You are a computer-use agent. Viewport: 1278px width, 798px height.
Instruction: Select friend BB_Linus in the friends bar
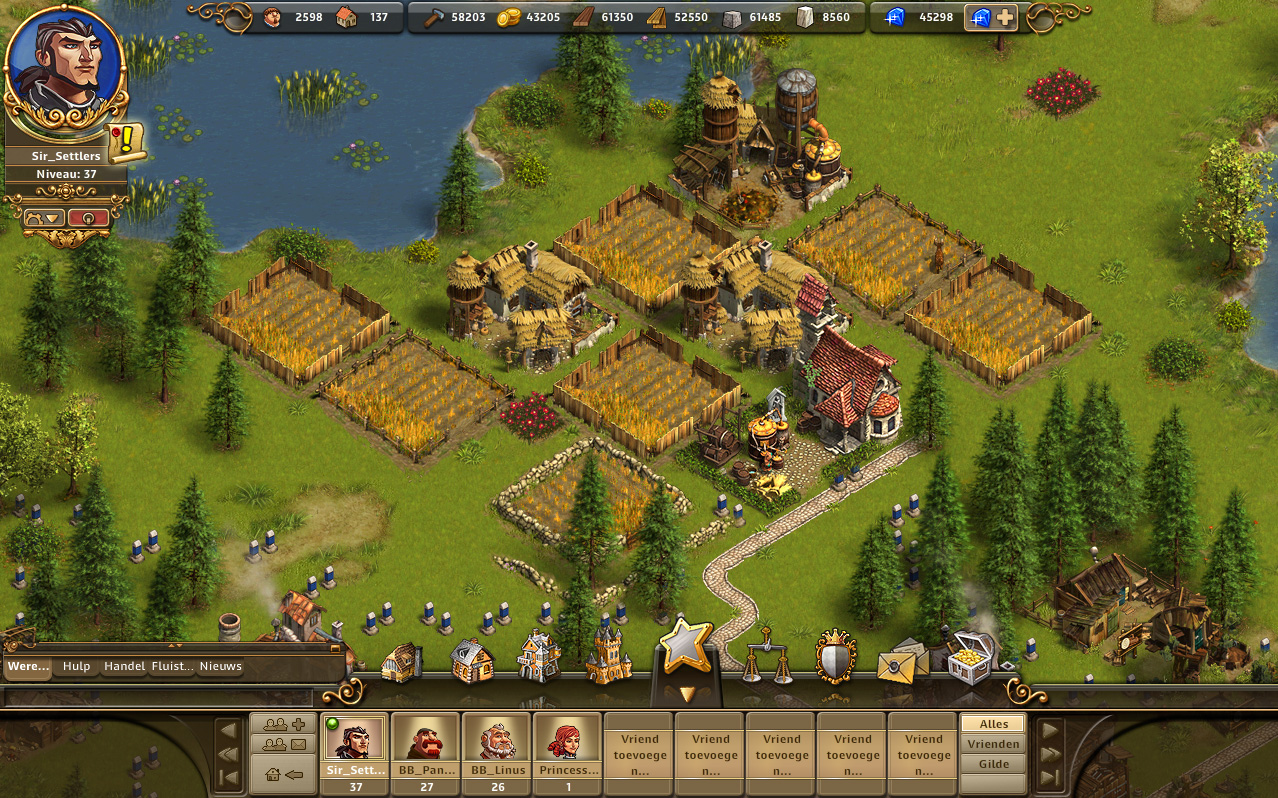tap(497, 746)
